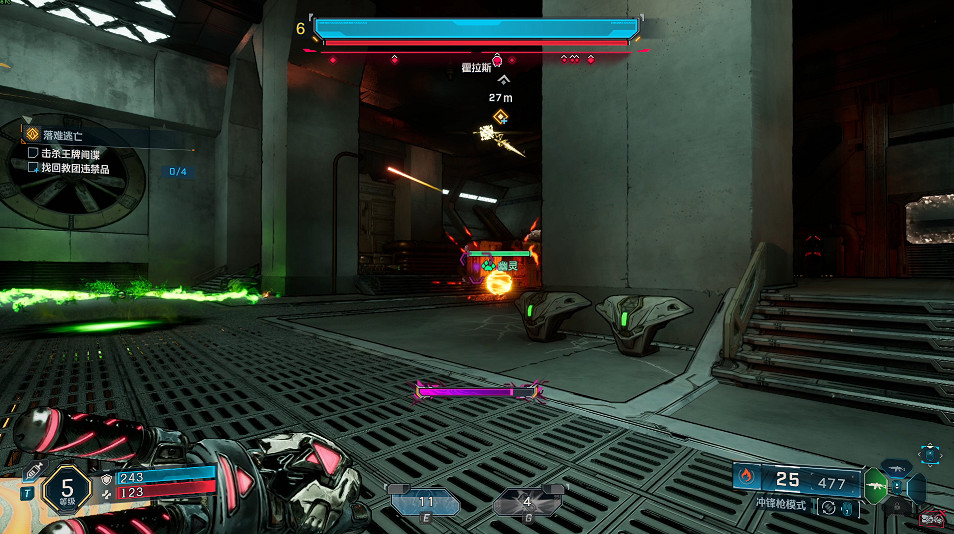Toggle the 冲锋枪模式 weapon mode switch
The image size is (954, 534).
pos(827,507)
